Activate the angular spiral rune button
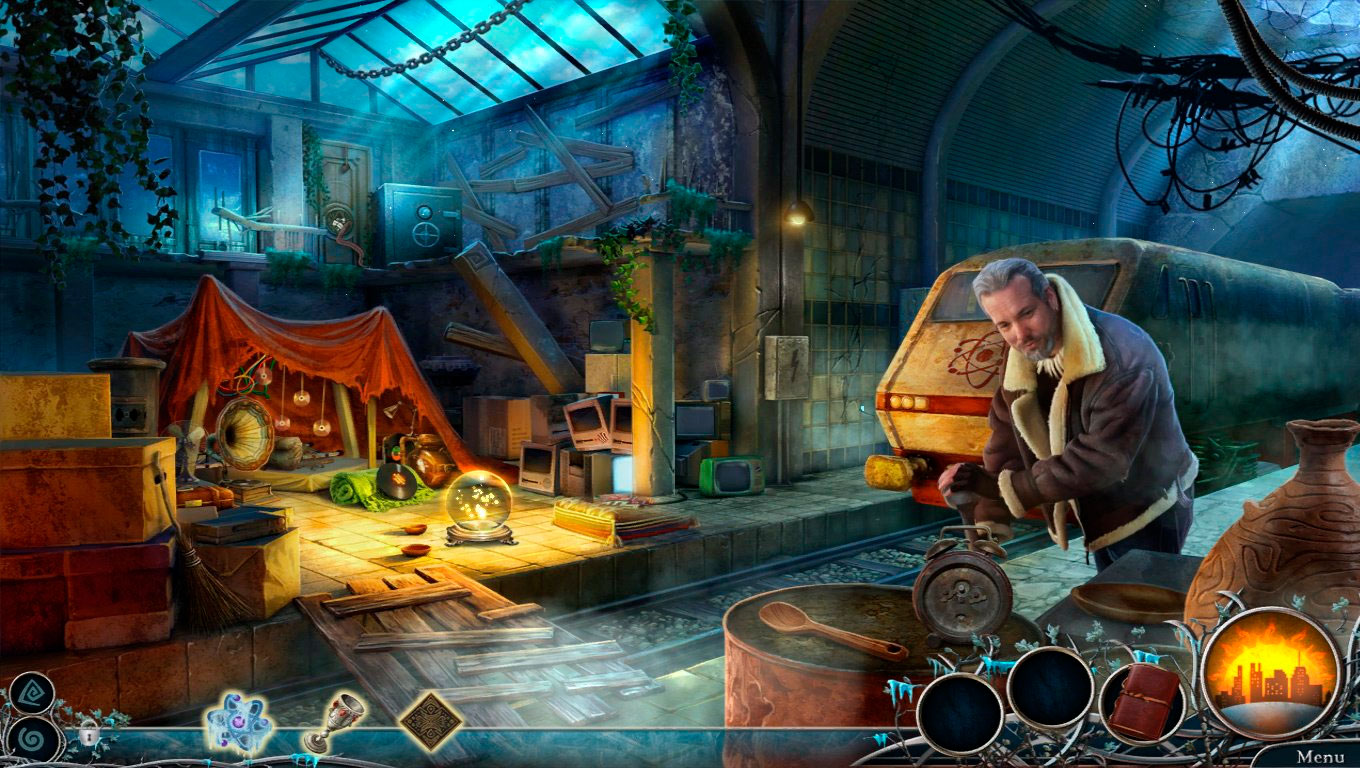Viewport: 1360px width, 768px height. tap(31, 693)
